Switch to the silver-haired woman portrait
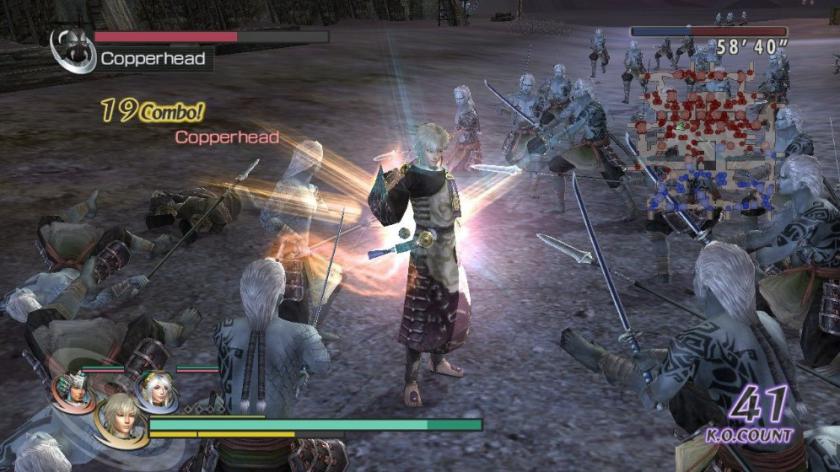840x472 pixels. 156,390
